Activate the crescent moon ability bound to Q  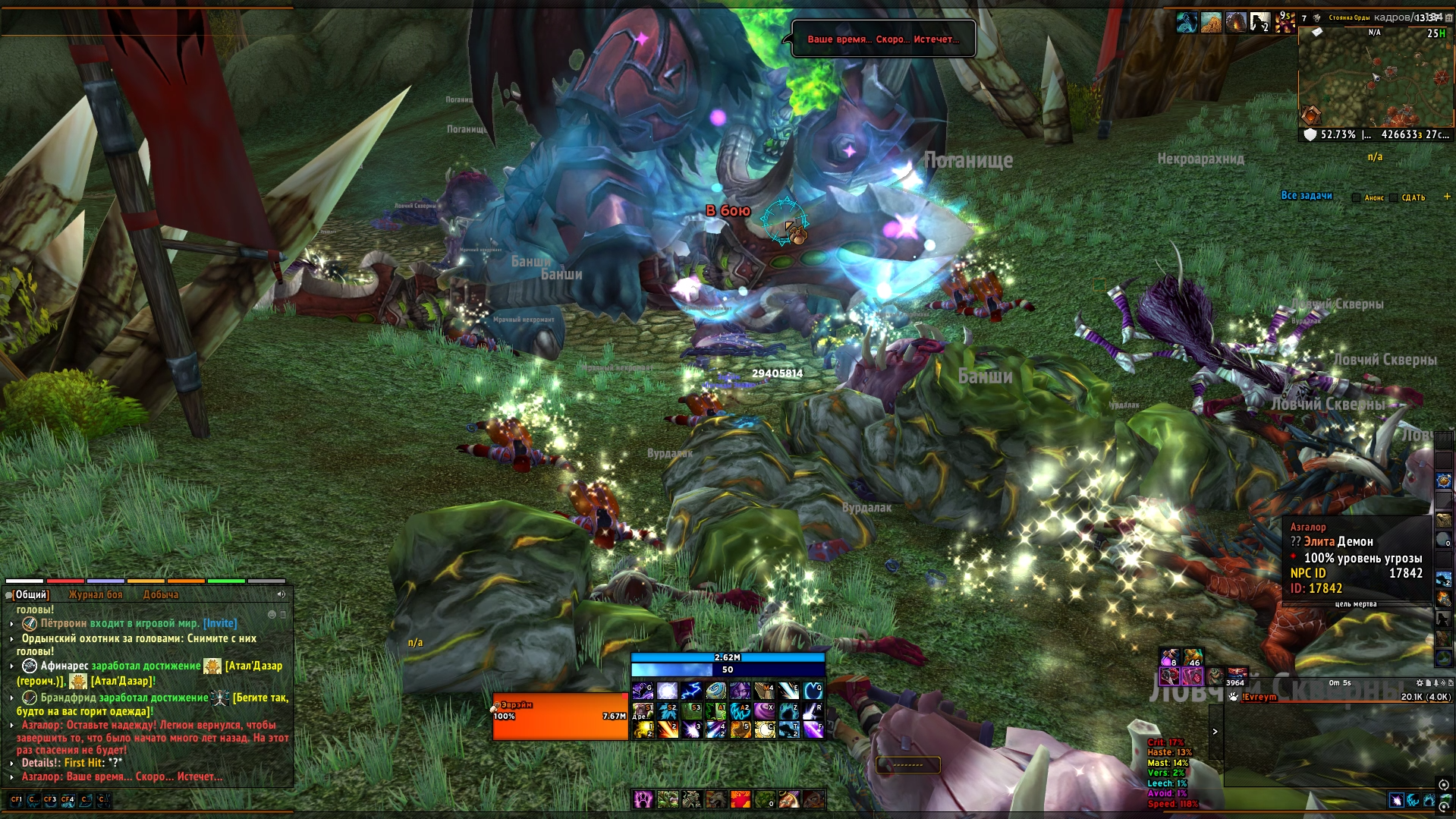813,691
